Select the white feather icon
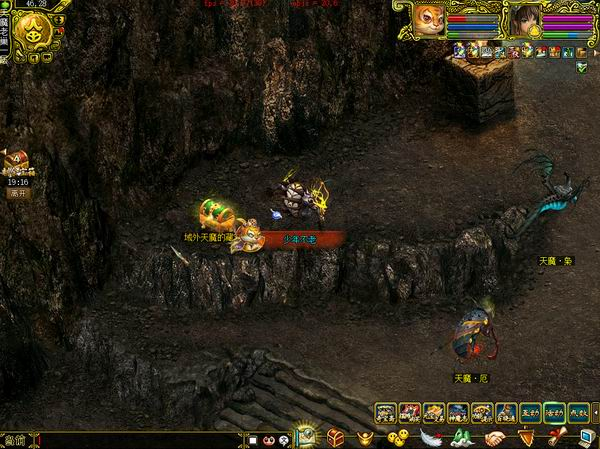 pos(430,438)
